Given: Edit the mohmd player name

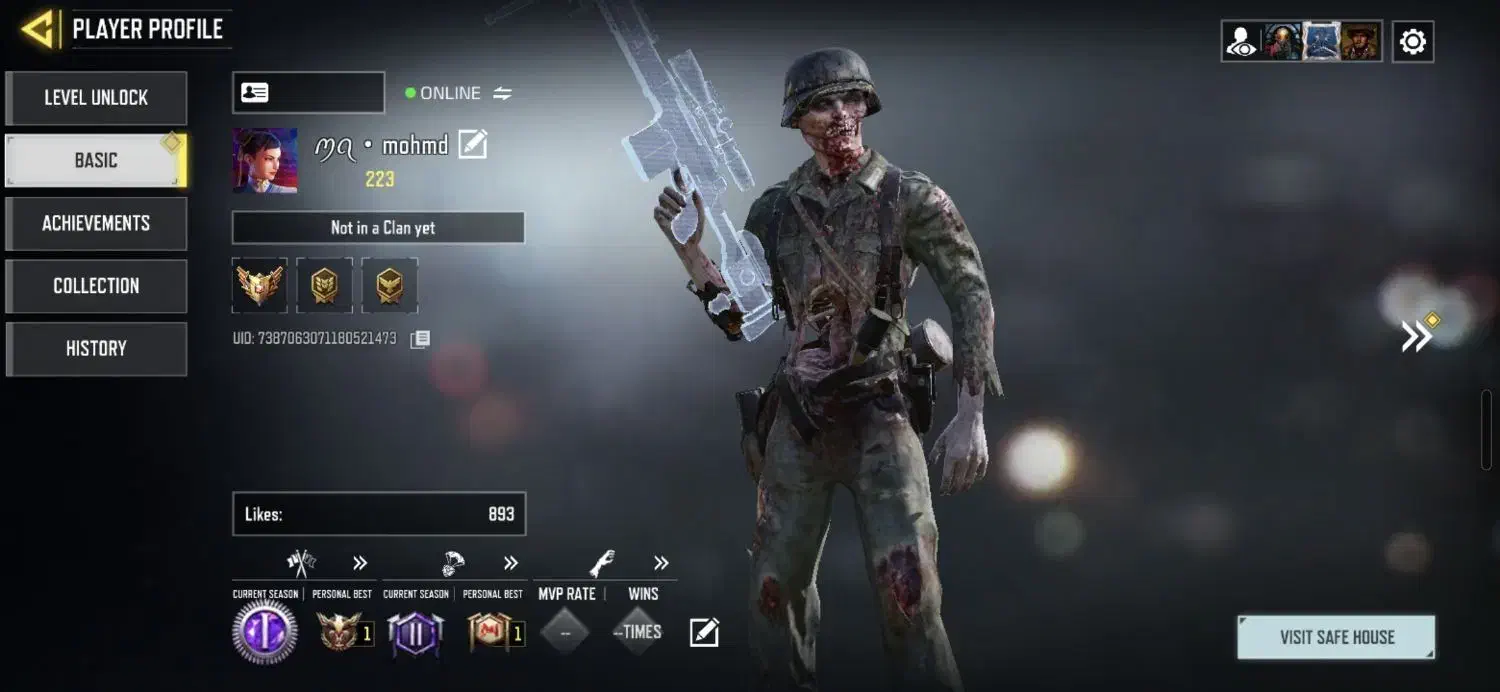Looking at the screenshot, I should pos(472,145).
